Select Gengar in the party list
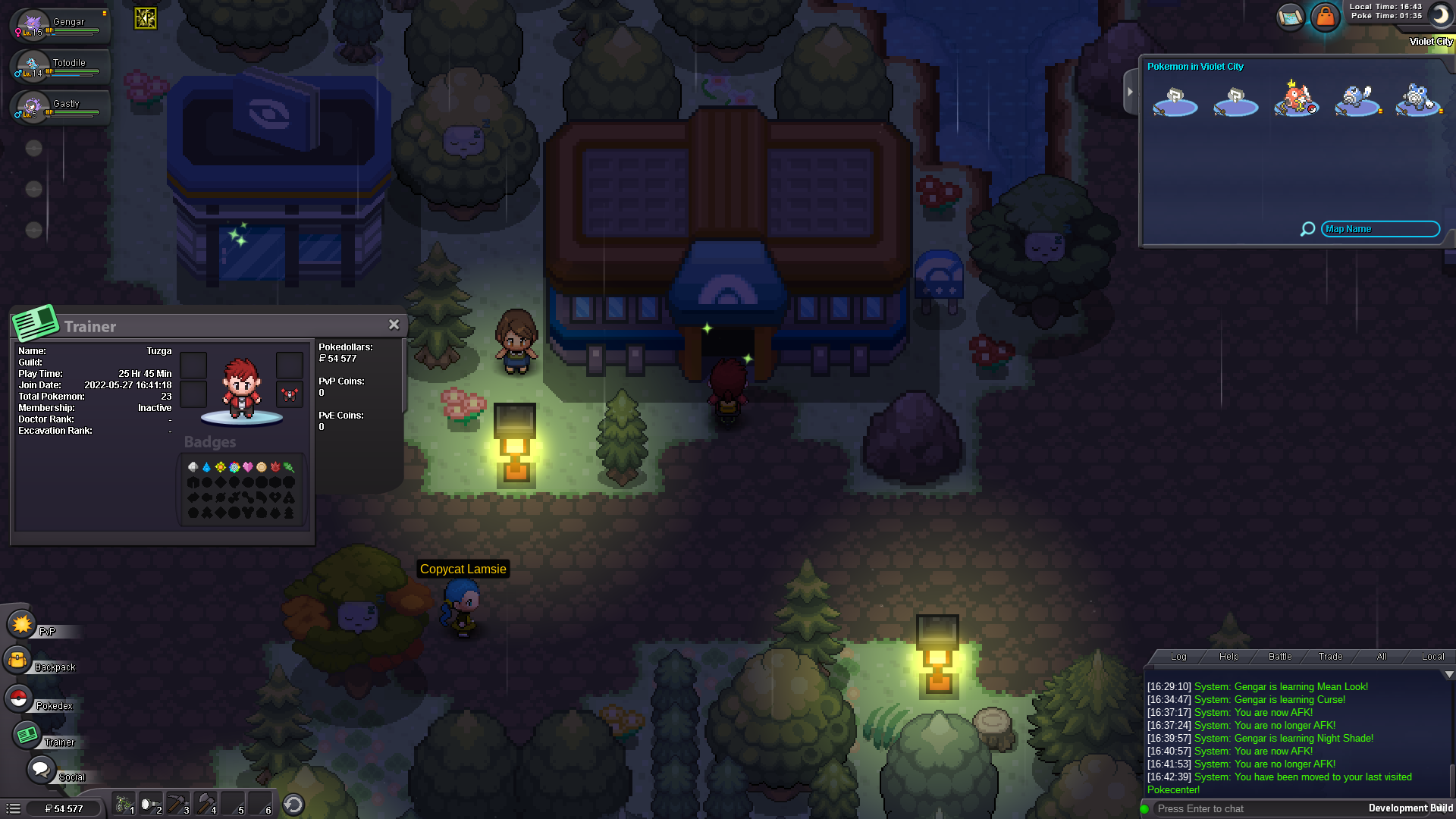The image size is (1456, 819). (x=61, y=24)
